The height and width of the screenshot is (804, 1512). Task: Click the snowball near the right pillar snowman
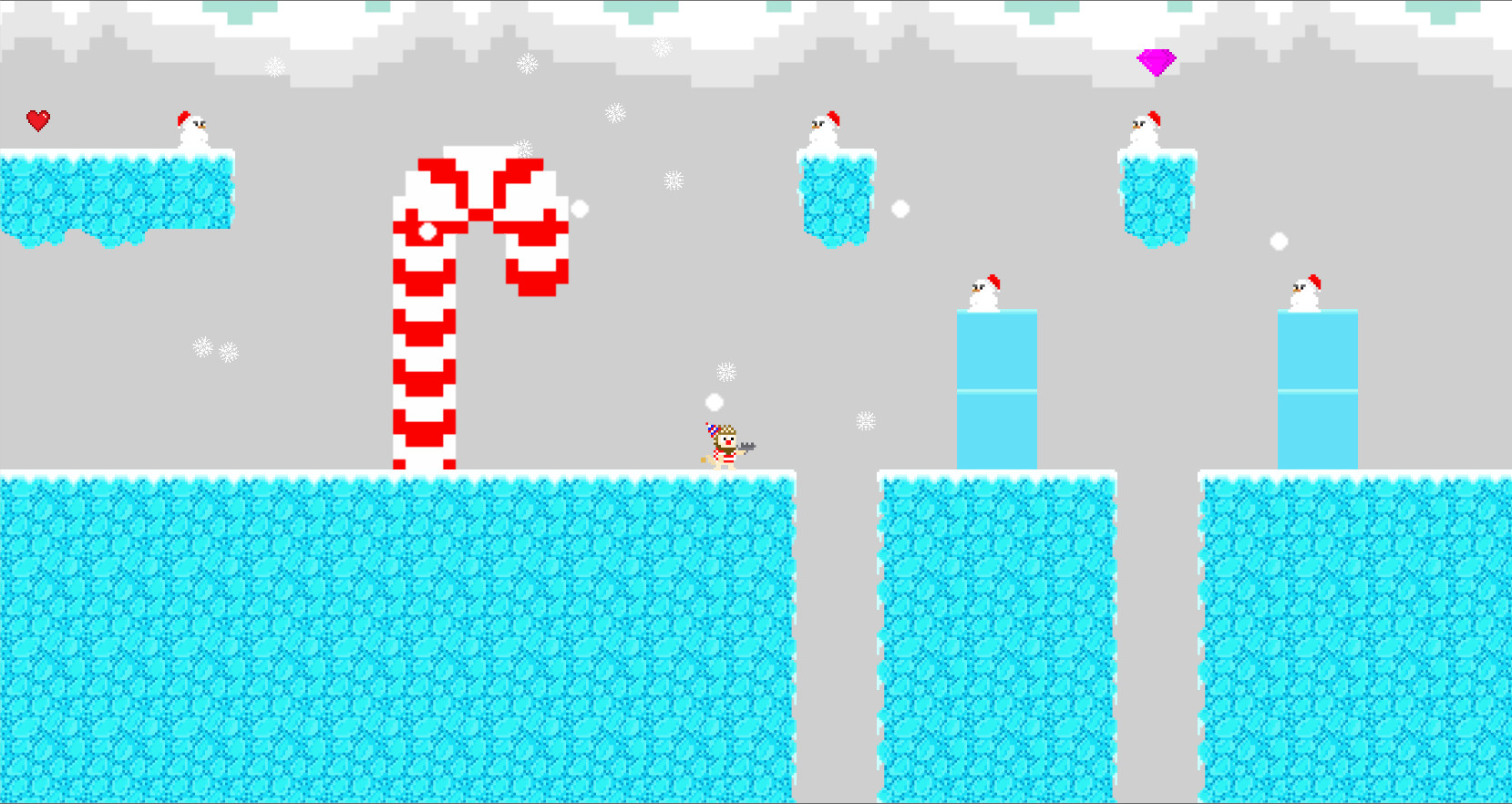click(1280, 242)
